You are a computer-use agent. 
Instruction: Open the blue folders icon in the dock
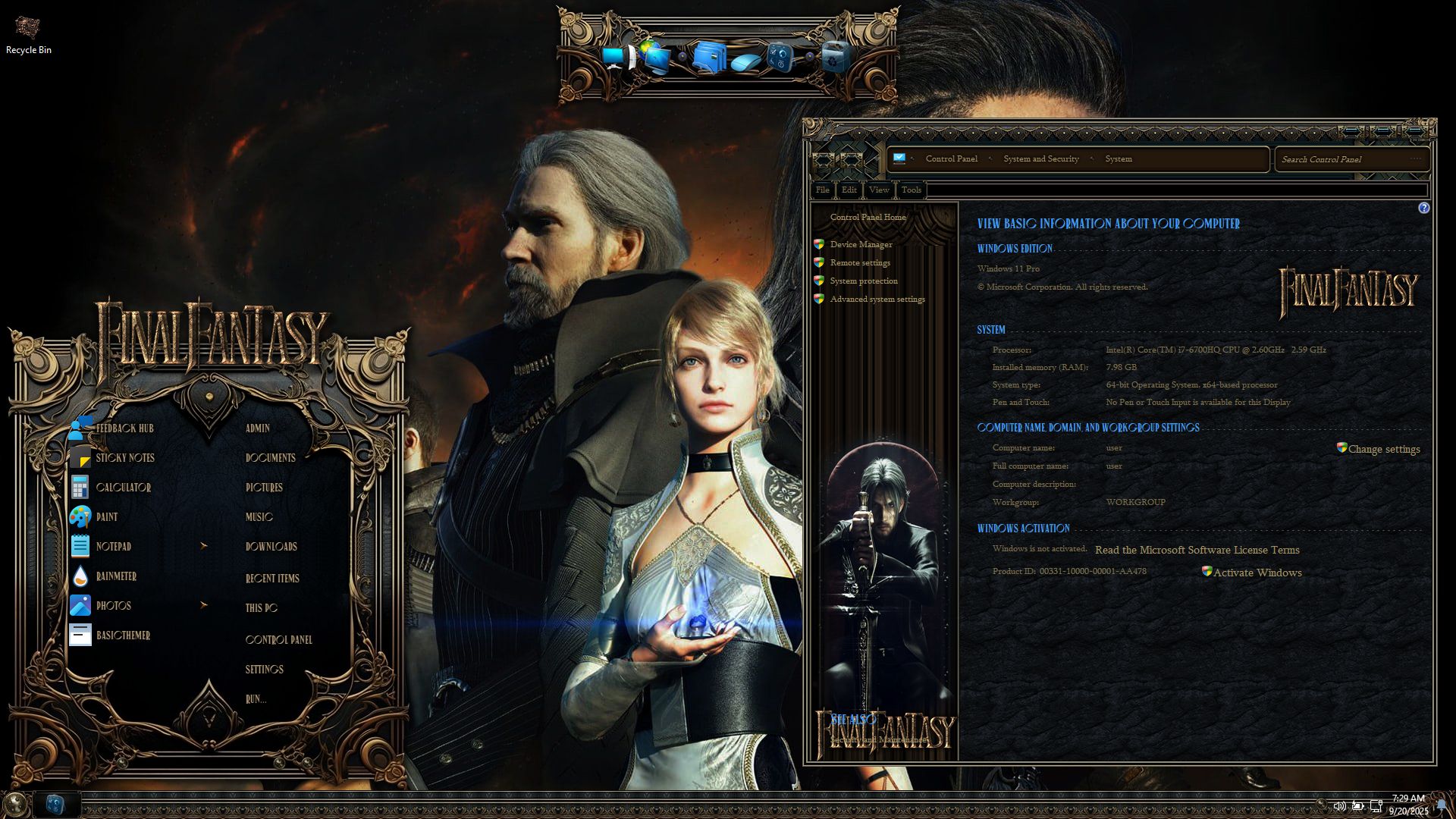(708, 58)
